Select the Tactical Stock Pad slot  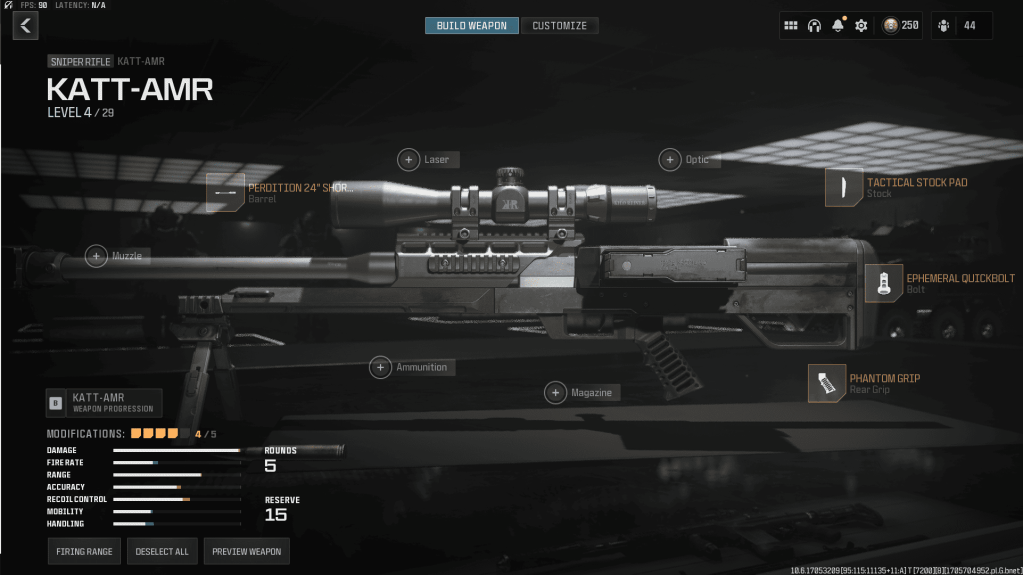pos(844,187)
